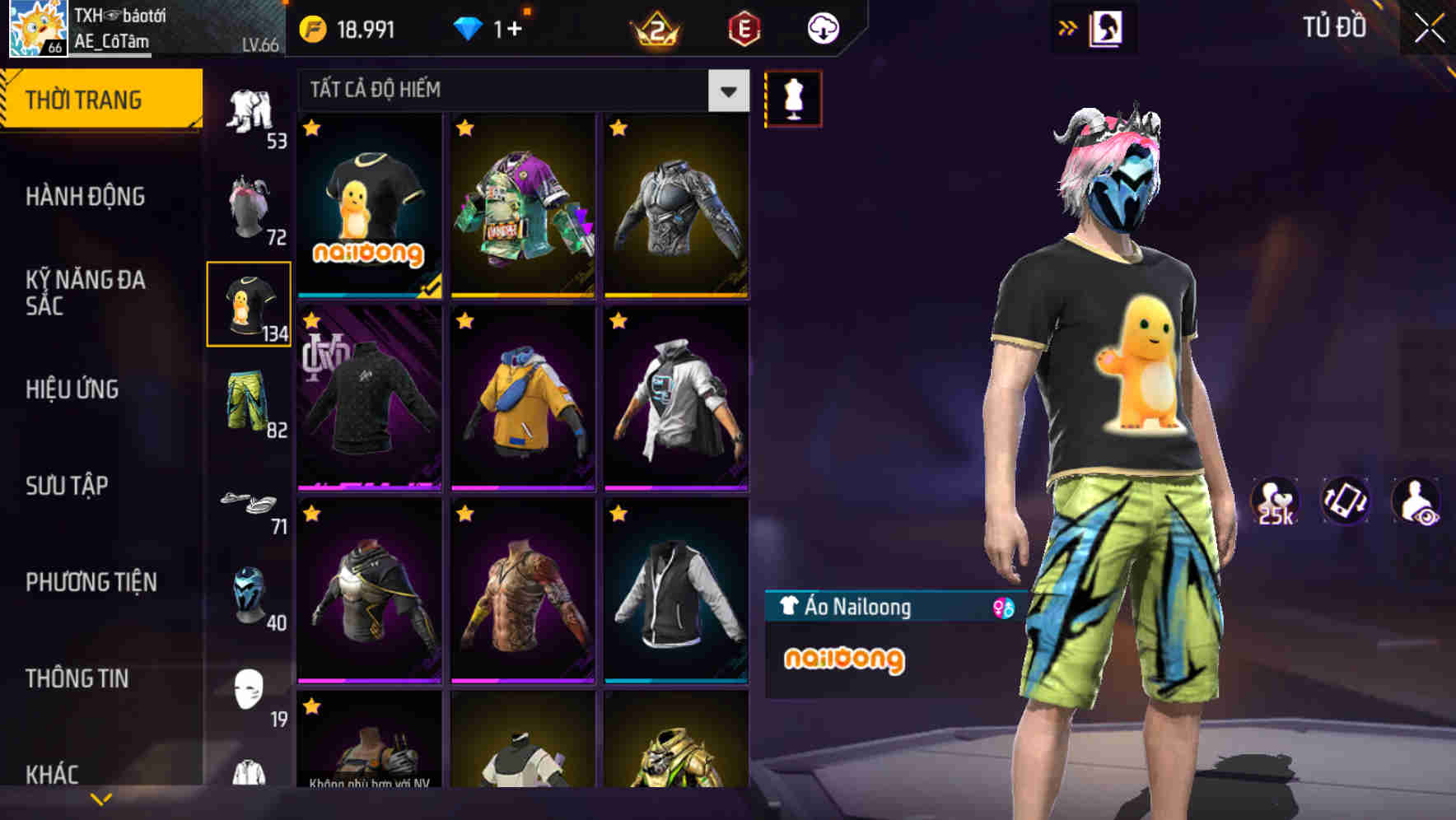The width and height of the screenshot is (1456, 820).
Task: Click the red Elite Pass badge
Action: (745, 27)
